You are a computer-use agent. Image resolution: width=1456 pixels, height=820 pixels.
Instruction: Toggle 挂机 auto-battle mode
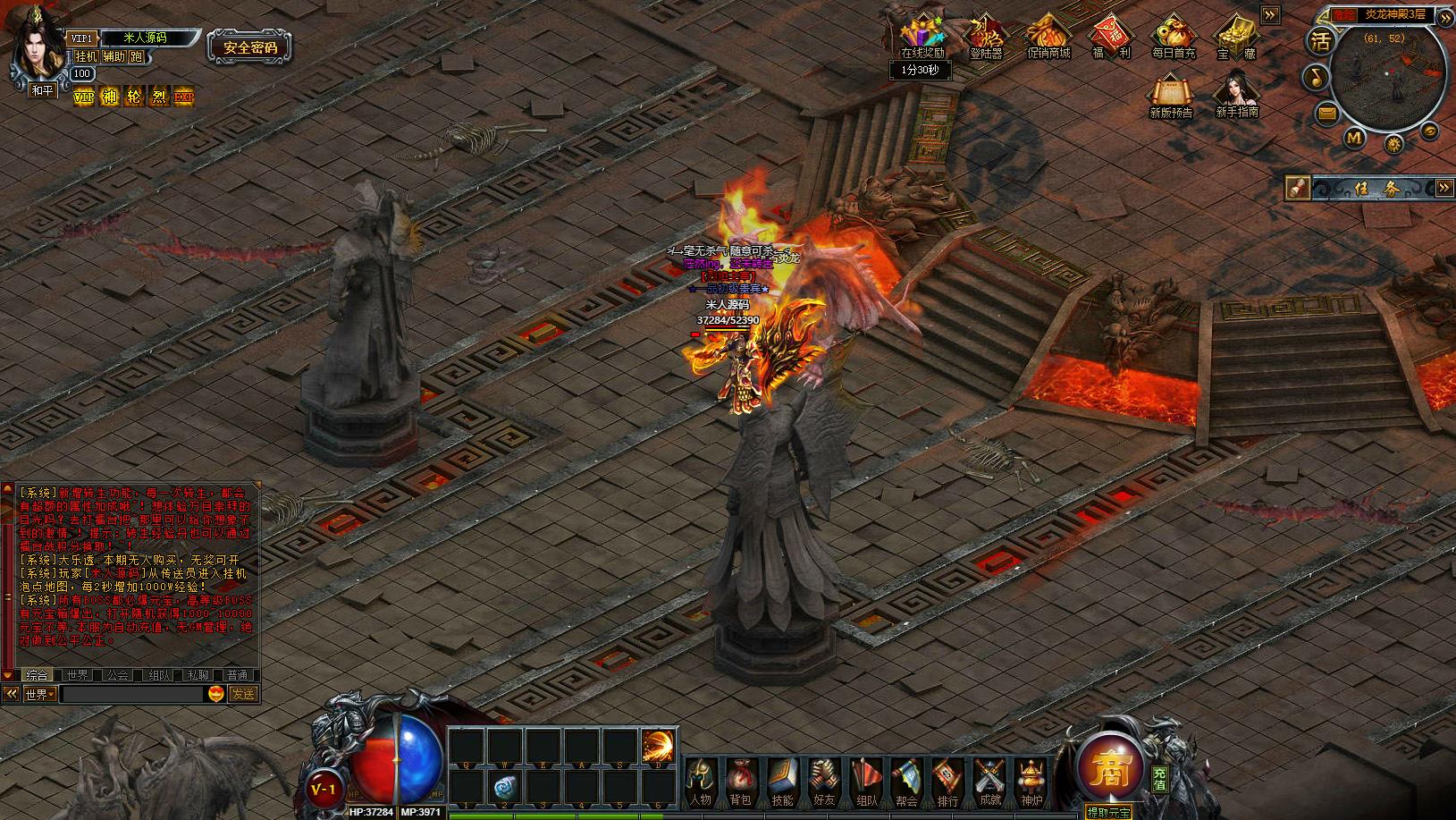(x=86, y=56)
